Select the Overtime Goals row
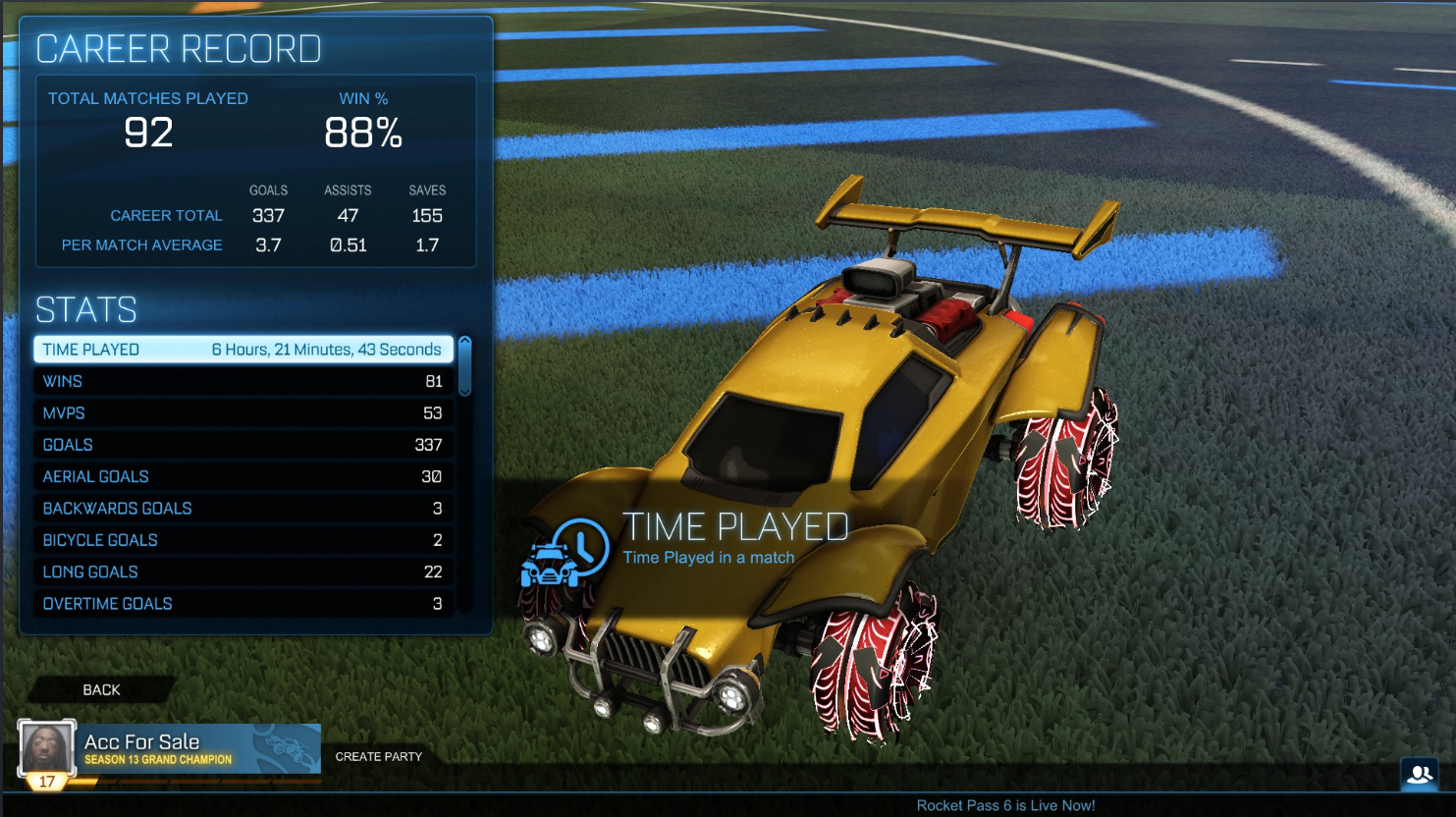The width and height of the screenshot is (1456, 817). point(243,604)
